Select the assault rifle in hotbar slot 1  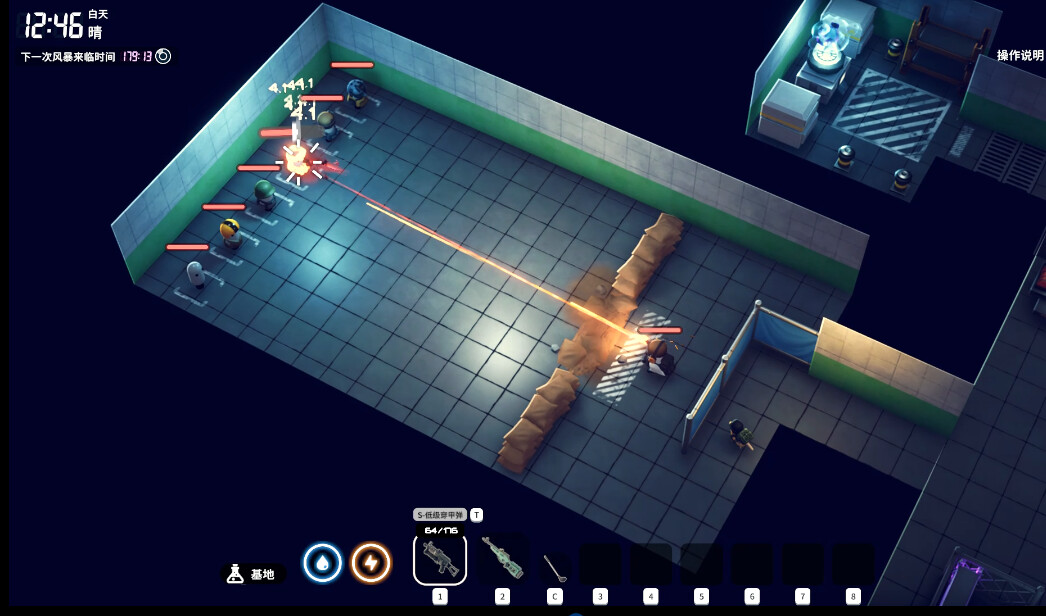coord(439,559)
